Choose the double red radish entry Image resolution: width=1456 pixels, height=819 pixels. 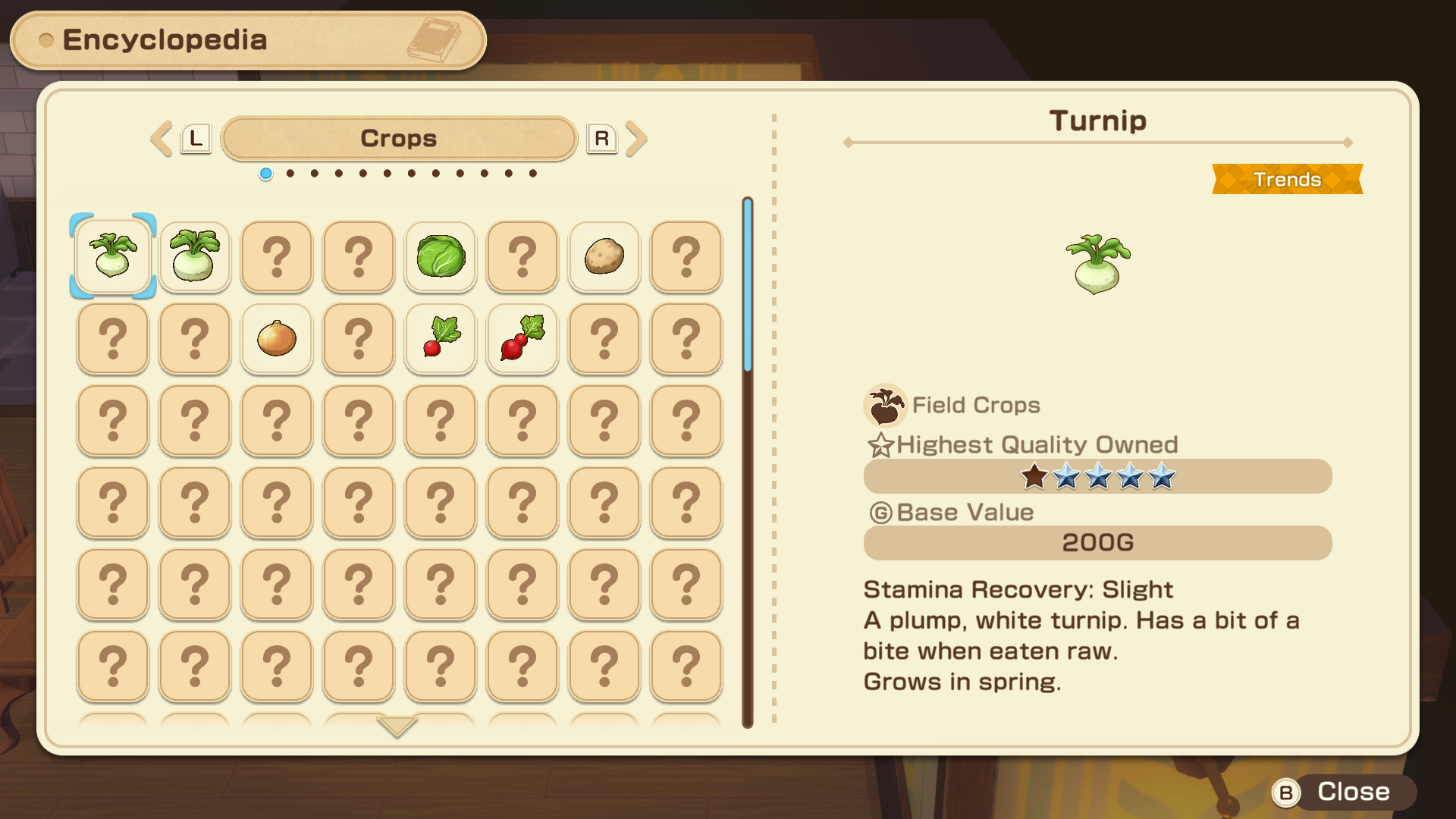point(522,338)
